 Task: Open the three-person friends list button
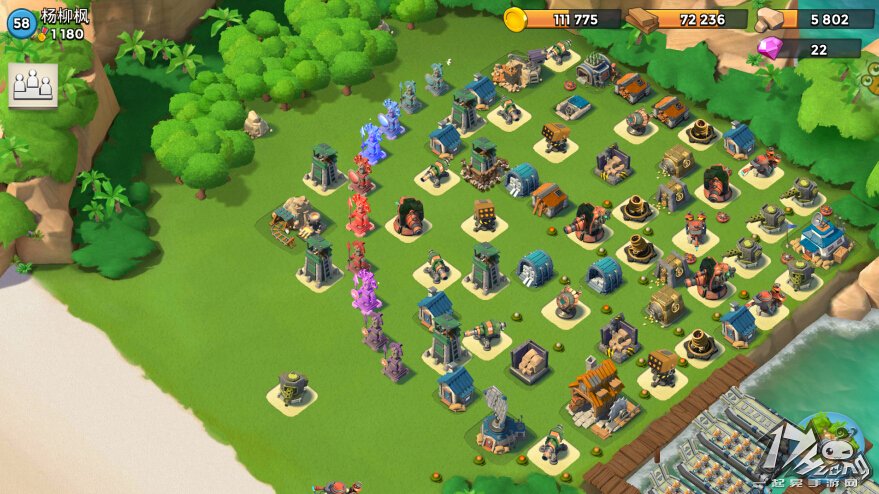pyautogui.click(x=33, y=85)
